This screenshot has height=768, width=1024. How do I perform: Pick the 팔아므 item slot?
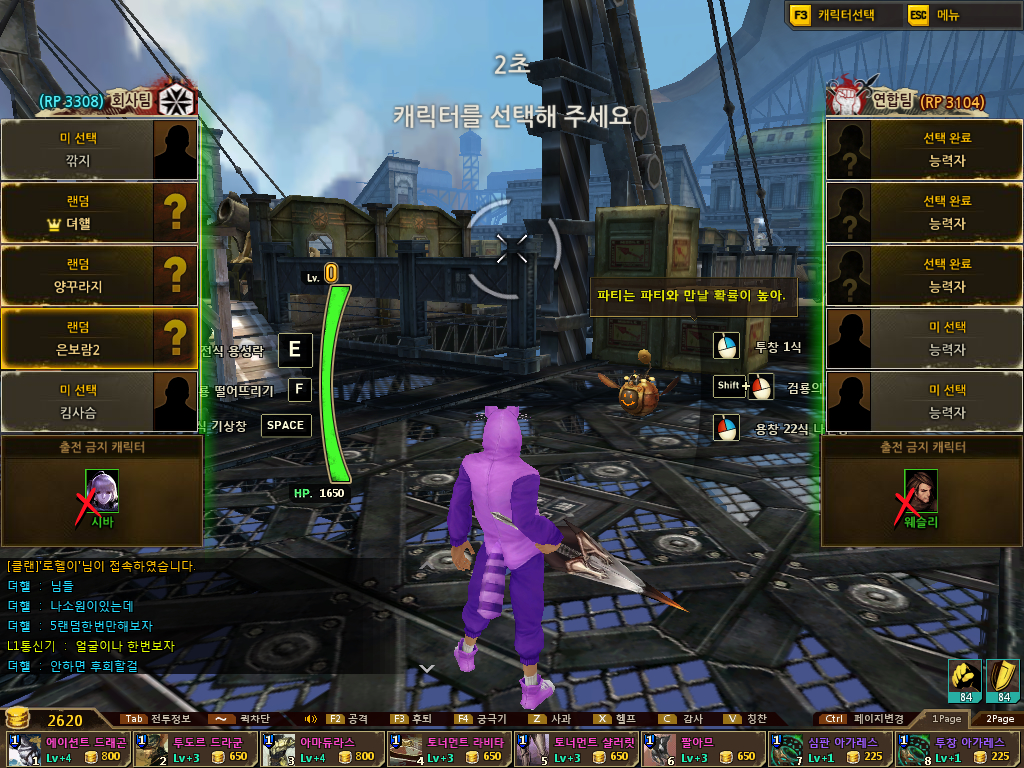702,749
